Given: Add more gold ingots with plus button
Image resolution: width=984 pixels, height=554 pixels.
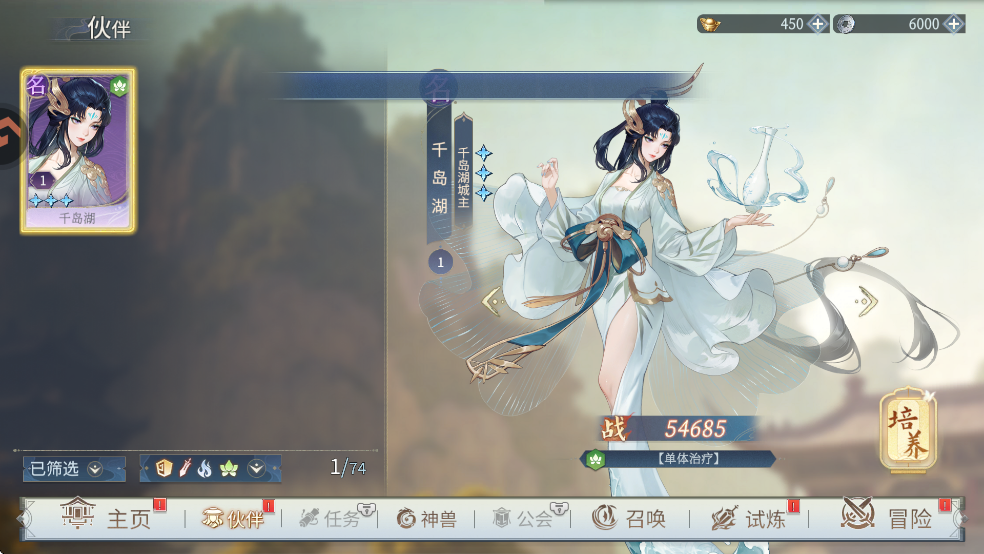Looking at the screenshot, I should pos(817,24).
